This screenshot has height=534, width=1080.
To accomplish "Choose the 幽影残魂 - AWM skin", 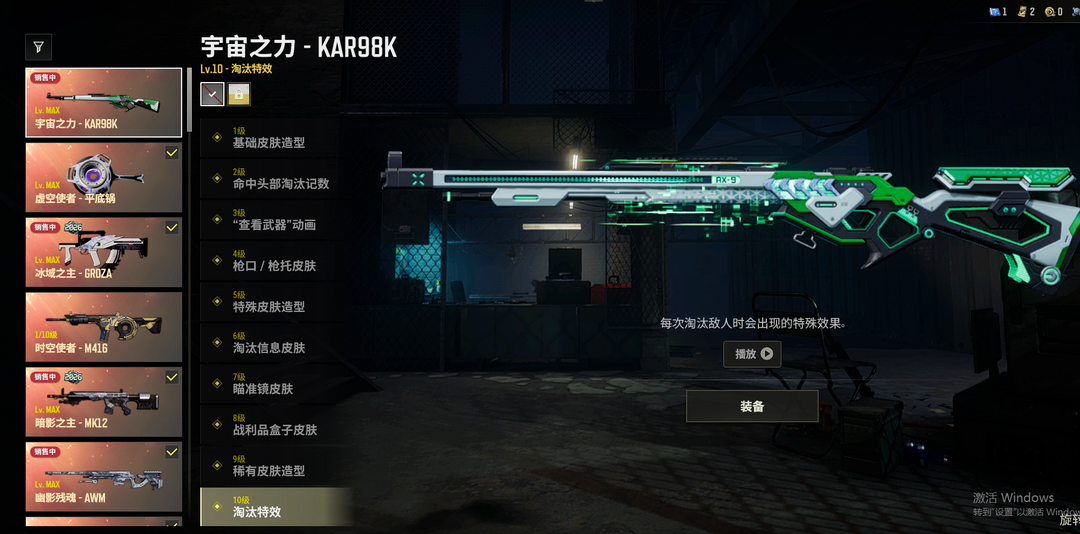I will click(104, 476).
